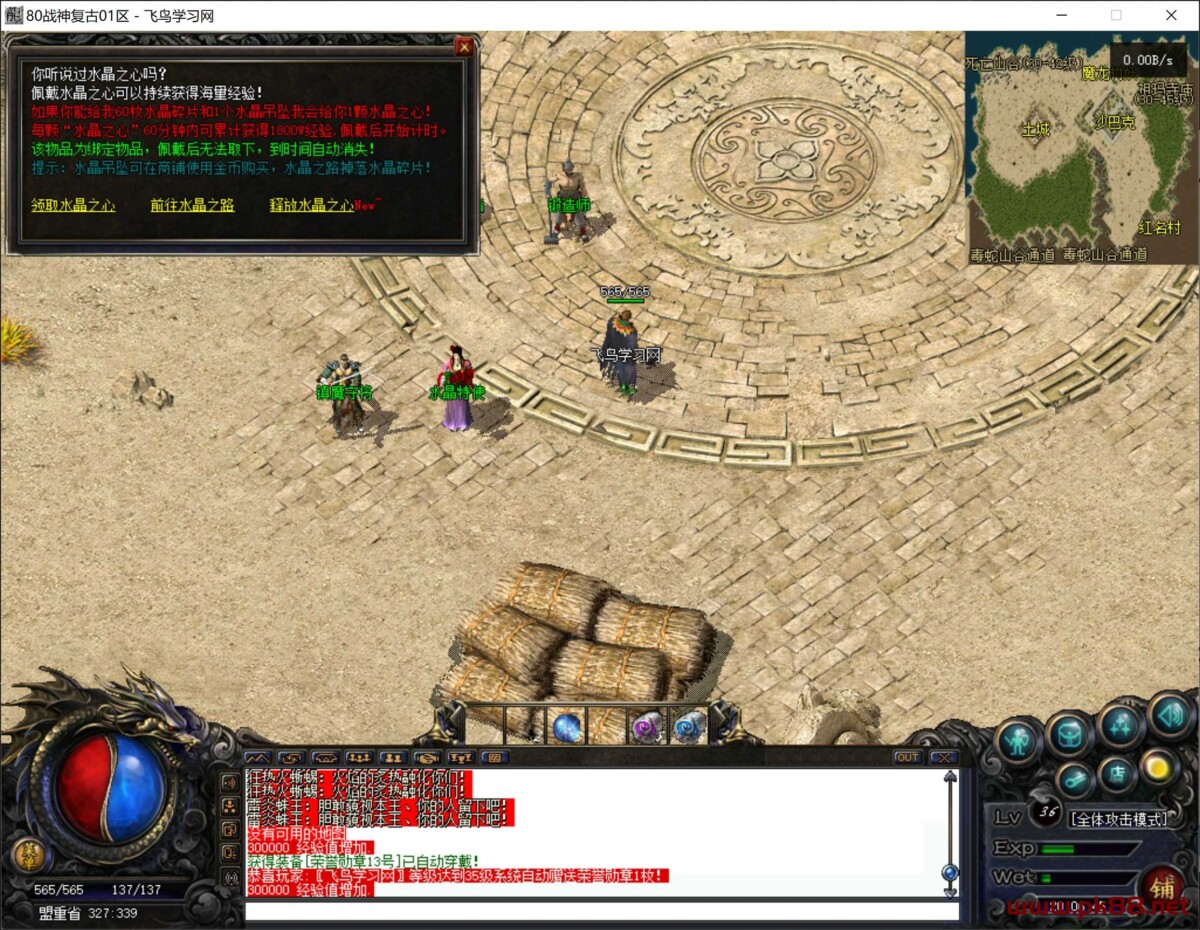
Task: Open the 店 shop round button
Action: pos(1119,774)
